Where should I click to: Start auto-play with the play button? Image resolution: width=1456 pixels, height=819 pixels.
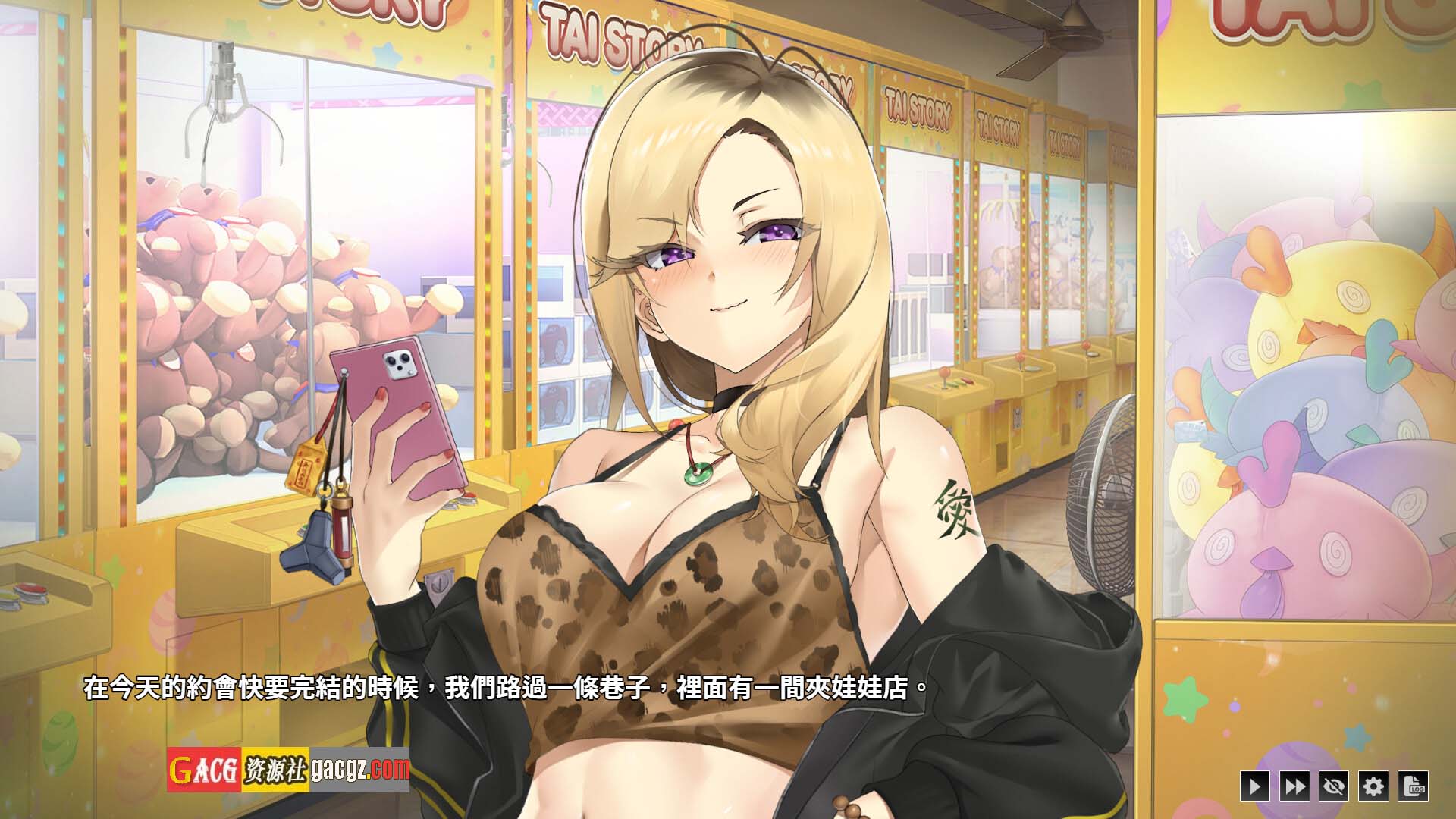coord(1254,786)
